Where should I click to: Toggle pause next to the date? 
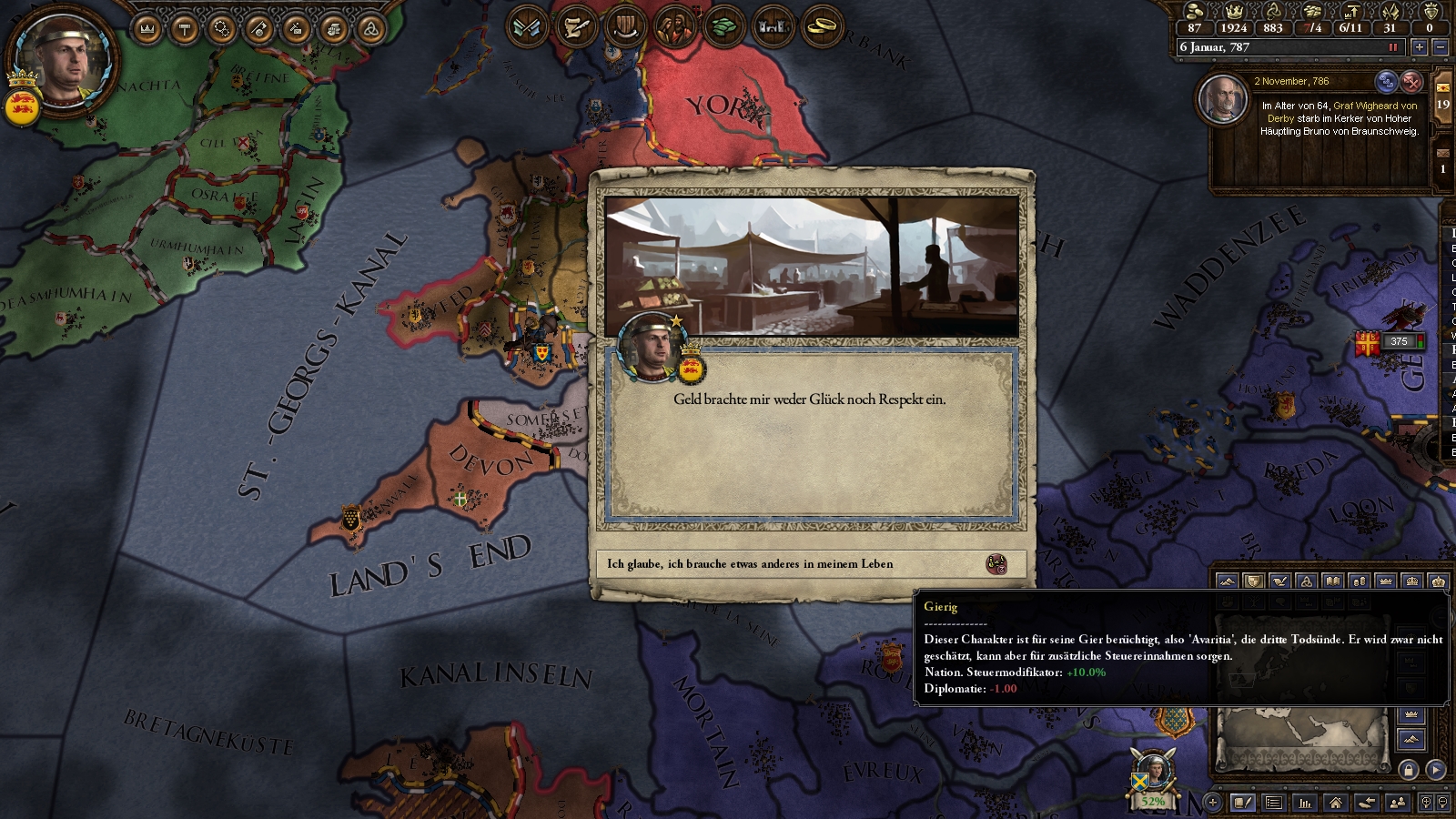pos(1392,47)
